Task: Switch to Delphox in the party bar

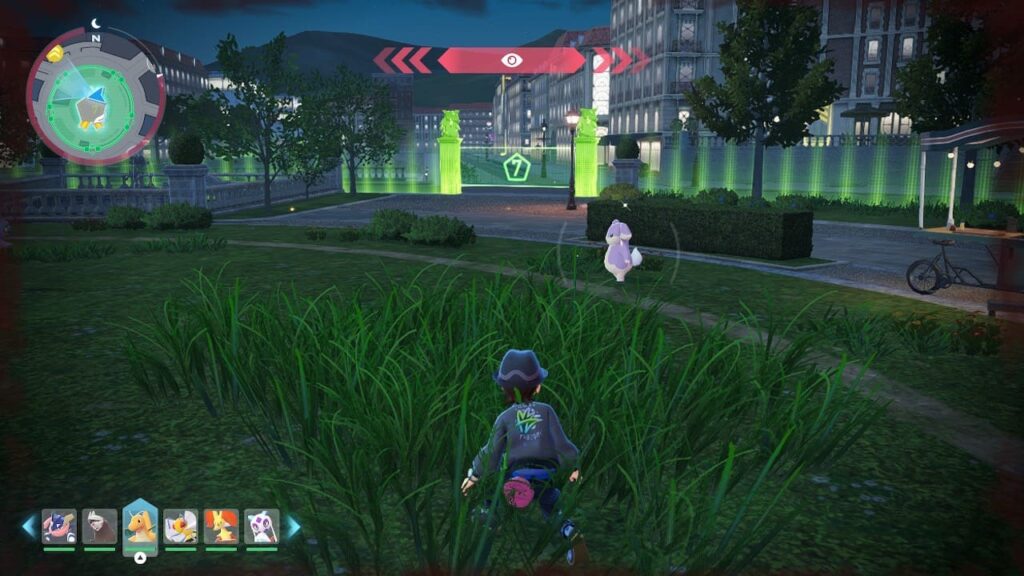Action: (x=221, y=526)
